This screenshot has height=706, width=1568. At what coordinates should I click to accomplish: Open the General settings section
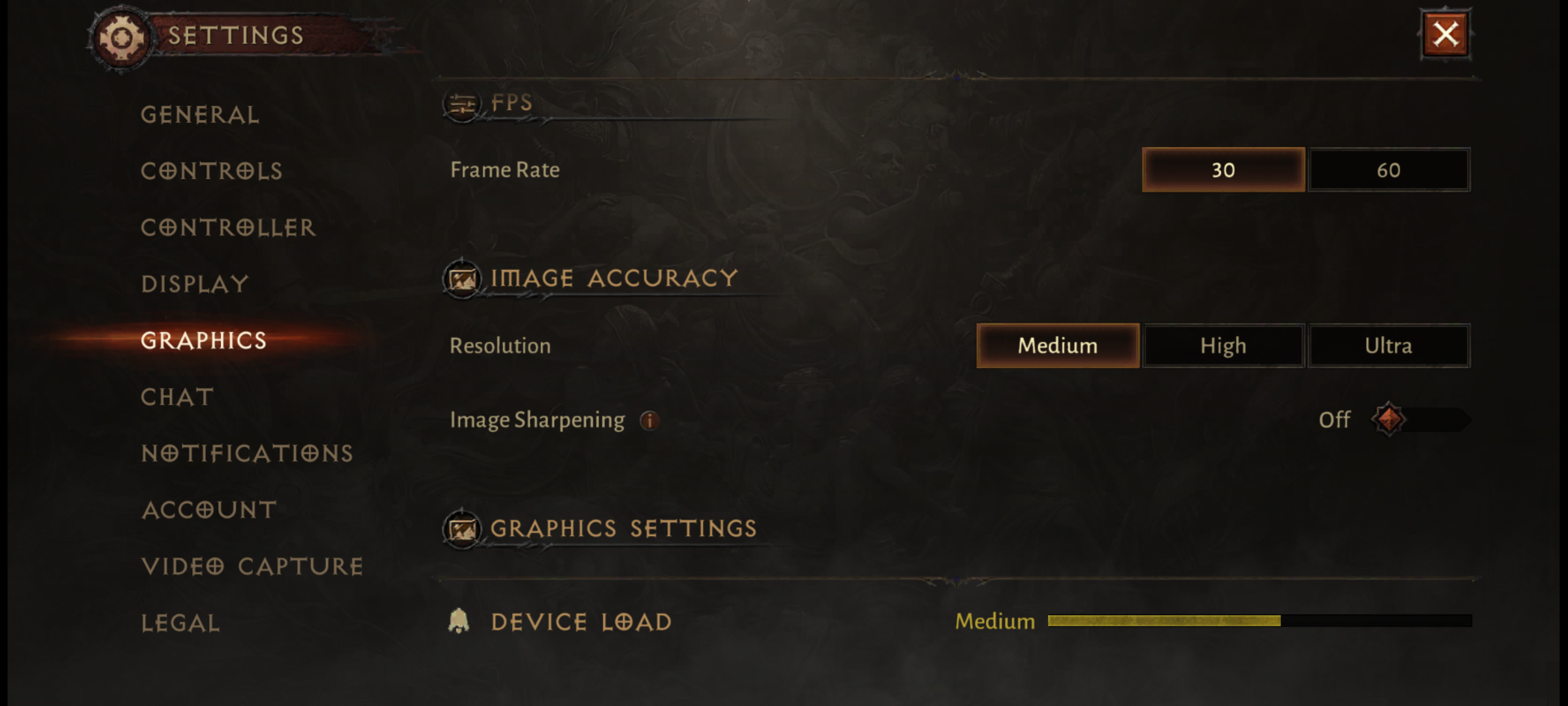pyautogui.click(x=200, y=115)
